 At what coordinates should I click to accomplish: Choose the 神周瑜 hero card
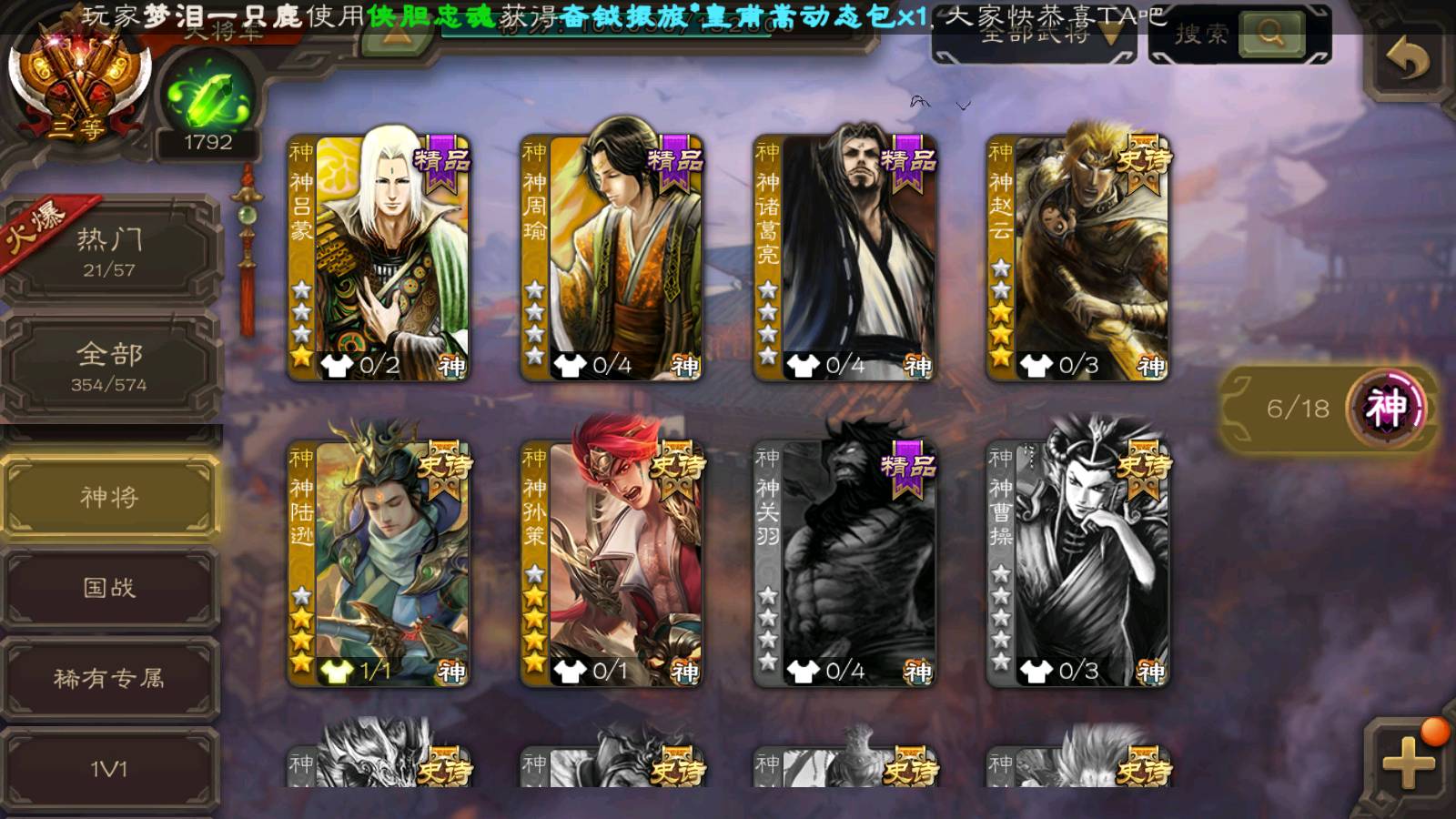612,257
